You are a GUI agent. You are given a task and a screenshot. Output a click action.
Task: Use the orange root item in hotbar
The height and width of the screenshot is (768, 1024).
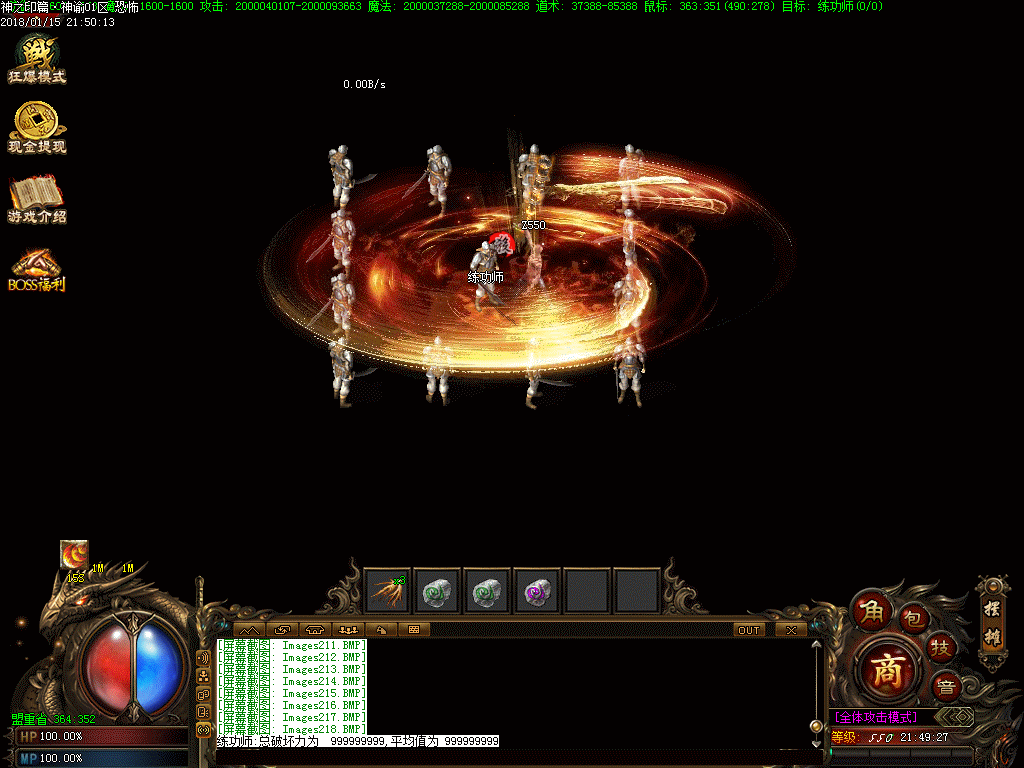[388, 591]
